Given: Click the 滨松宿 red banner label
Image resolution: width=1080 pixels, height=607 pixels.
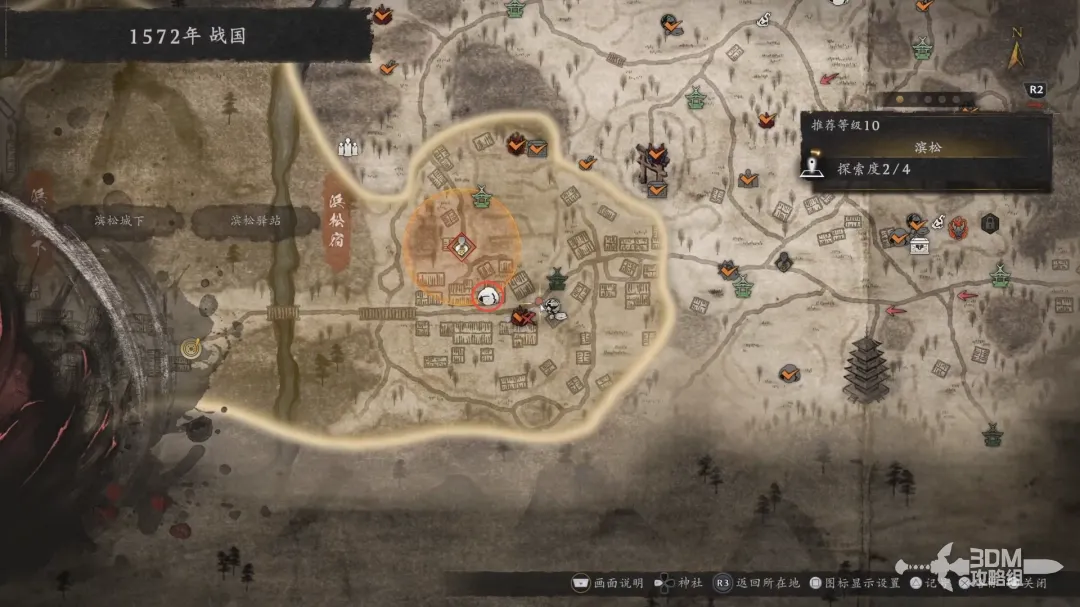Looking at the screenshot, I should pos(339,220).
